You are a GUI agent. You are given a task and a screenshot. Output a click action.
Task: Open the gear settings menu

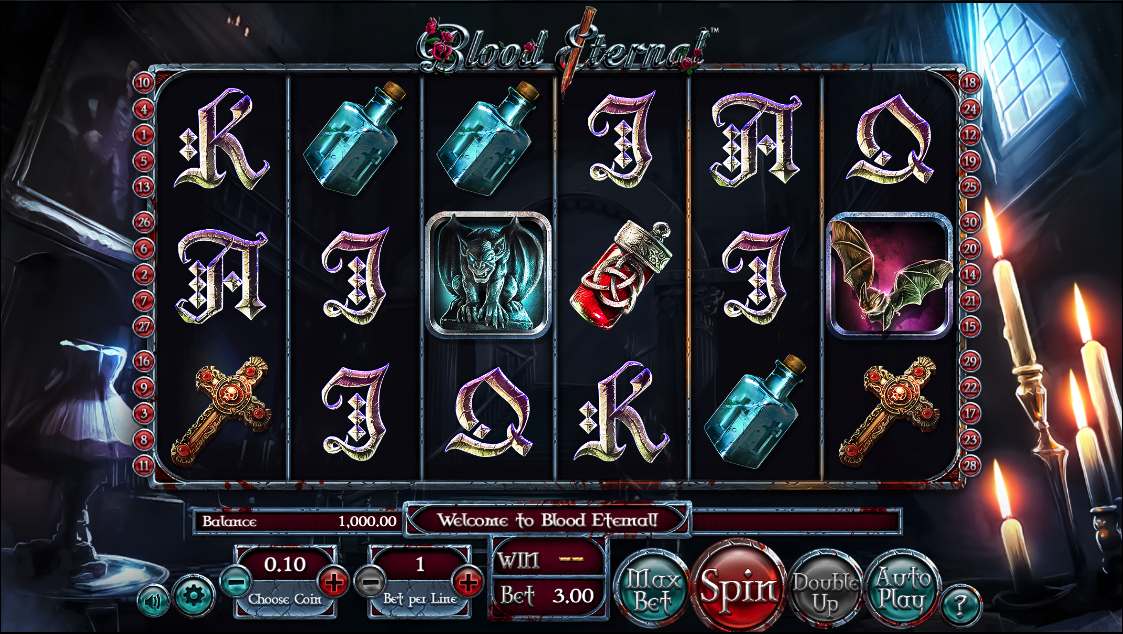194,597
